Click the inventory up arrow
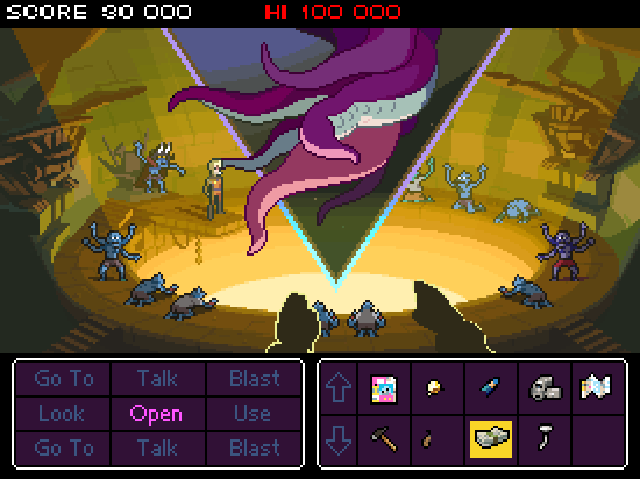Viewport: 640px width, 479px height. pos(340,388)
